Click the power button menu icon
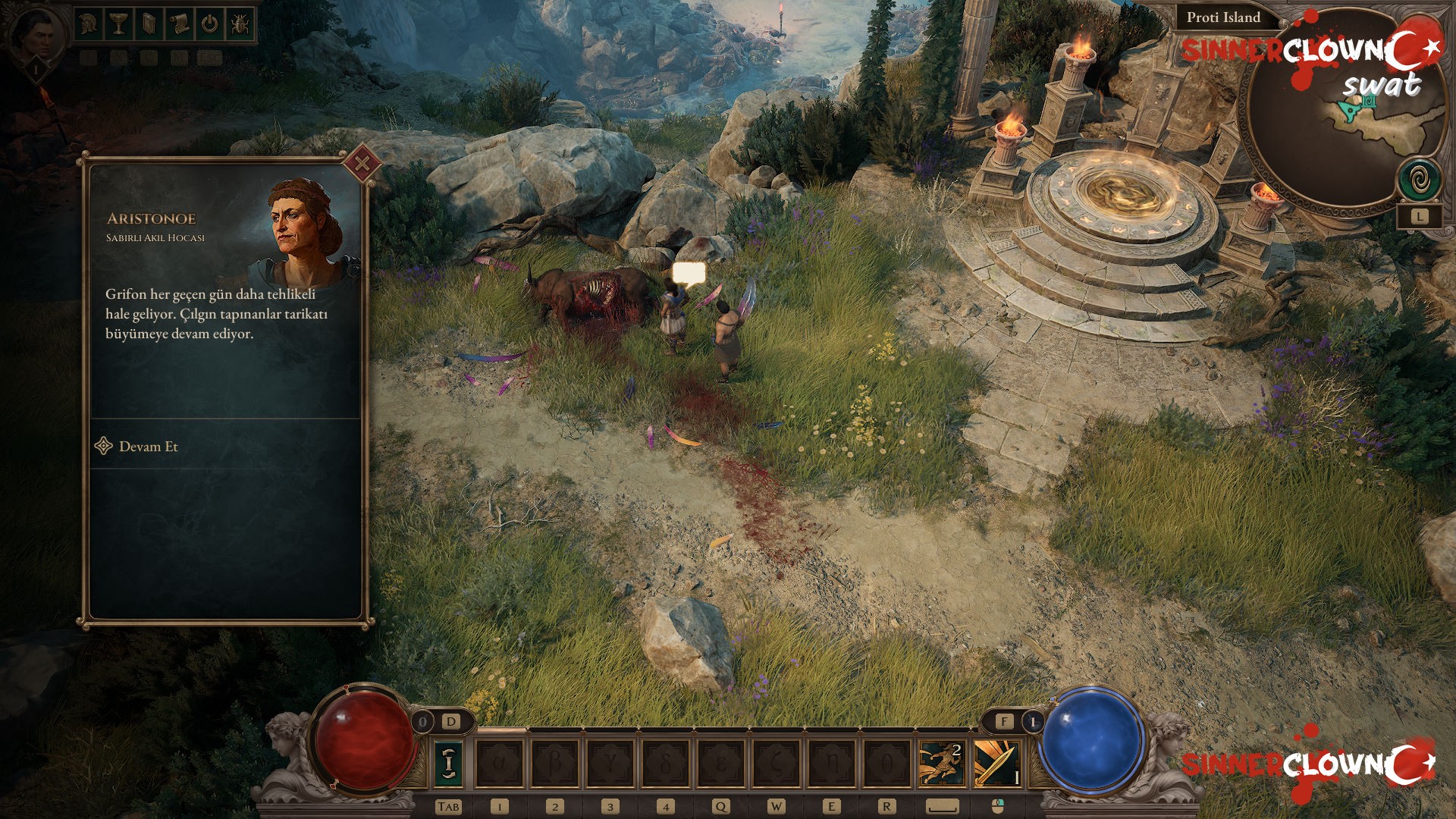This screenshot has height=819, width=1456. click(x=209, y=24)
